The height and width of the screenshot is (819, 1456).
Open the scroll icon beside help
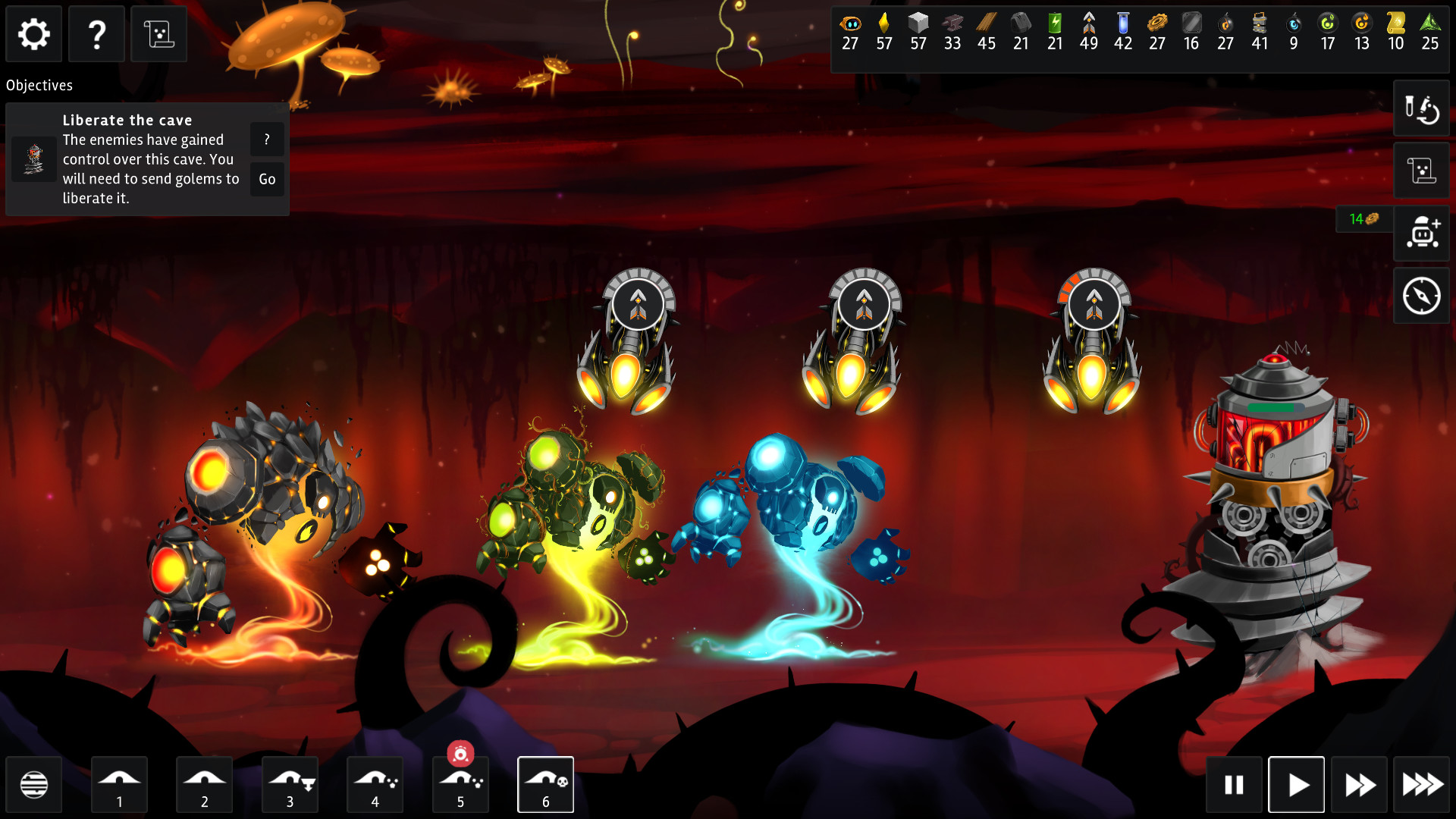click(158, 34)
